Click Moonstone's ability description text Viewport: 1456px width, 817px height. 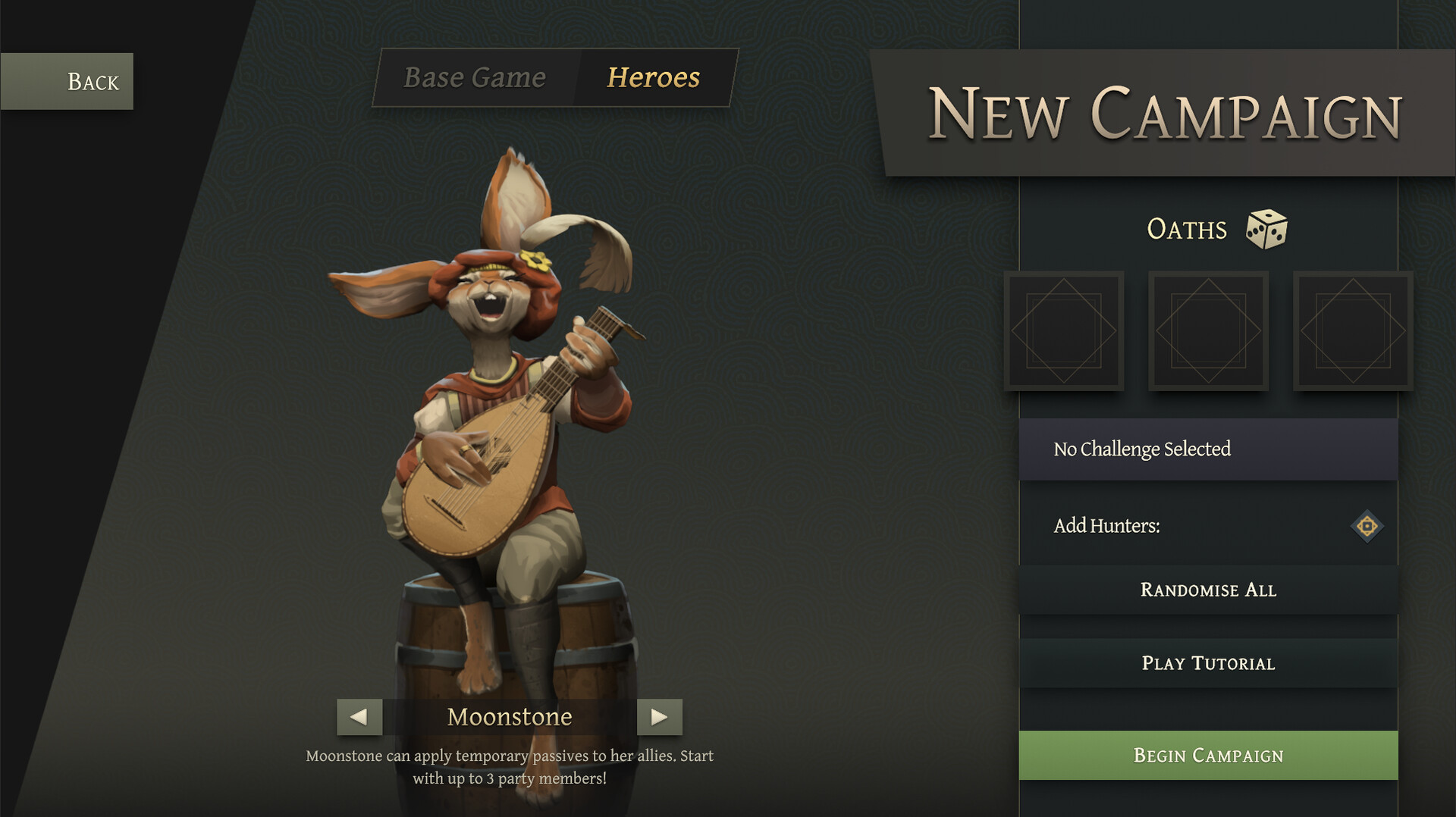tap(509, 765)
